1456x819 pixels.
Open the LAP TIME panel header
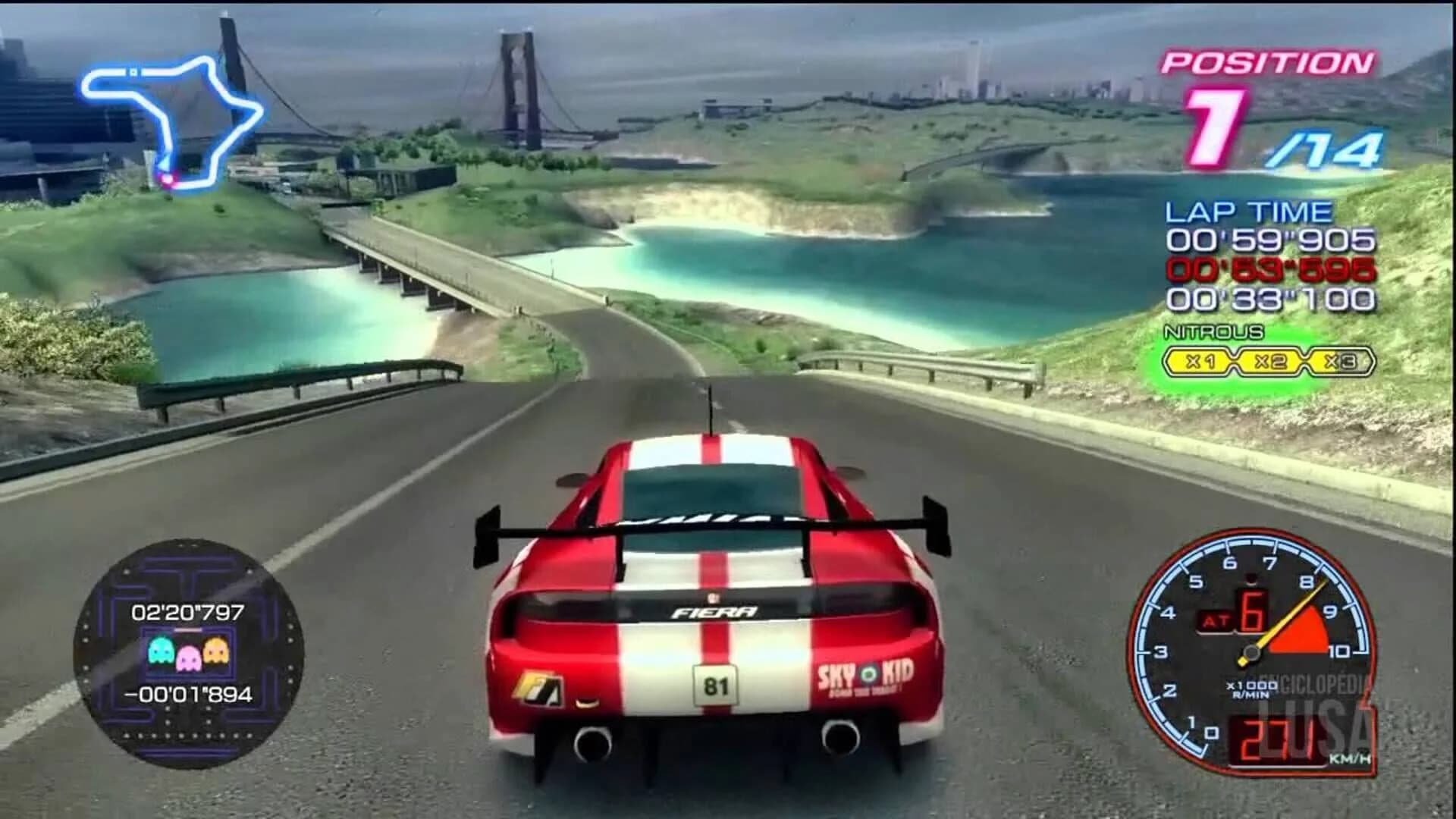click(1251, 212)
